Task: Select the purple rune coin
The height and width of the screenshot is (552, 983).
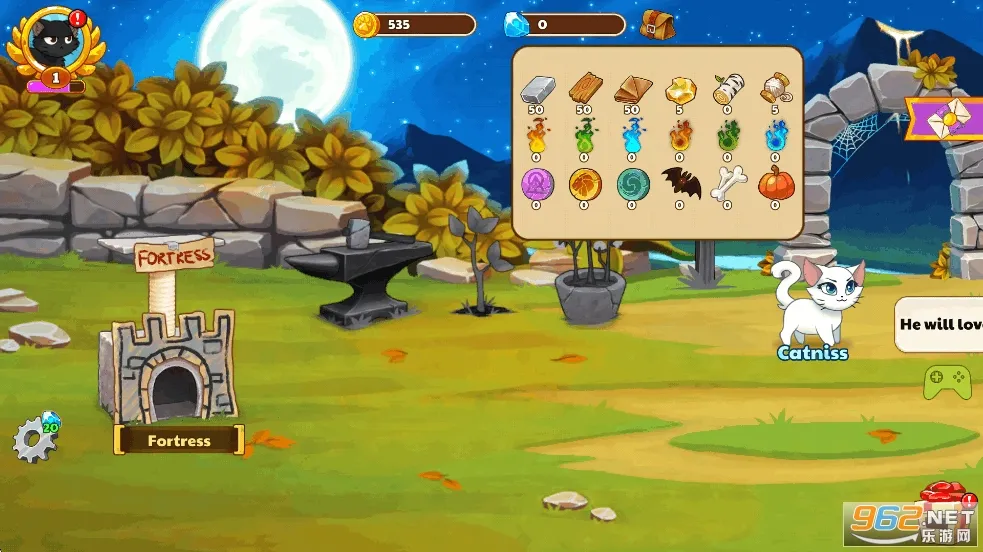Action: point(538,183)
